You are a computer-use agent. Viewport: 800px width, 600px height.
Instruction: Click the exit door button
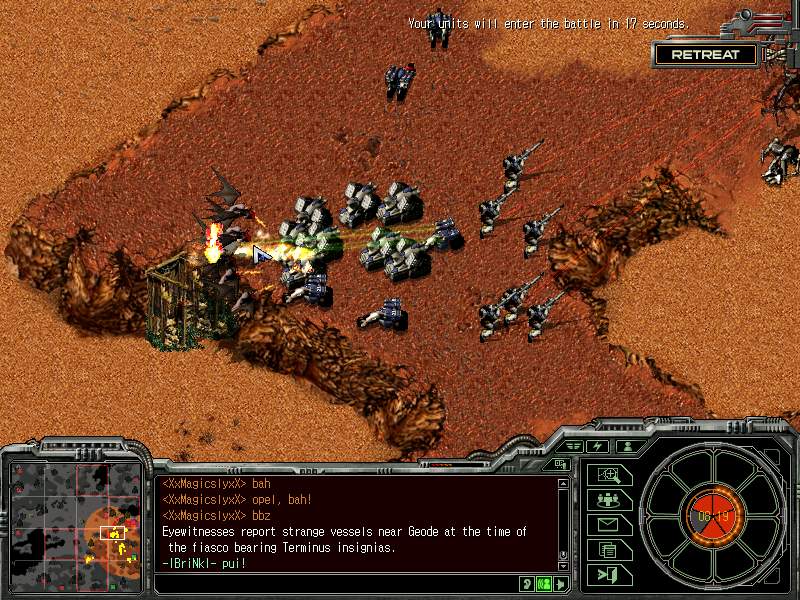607,574
